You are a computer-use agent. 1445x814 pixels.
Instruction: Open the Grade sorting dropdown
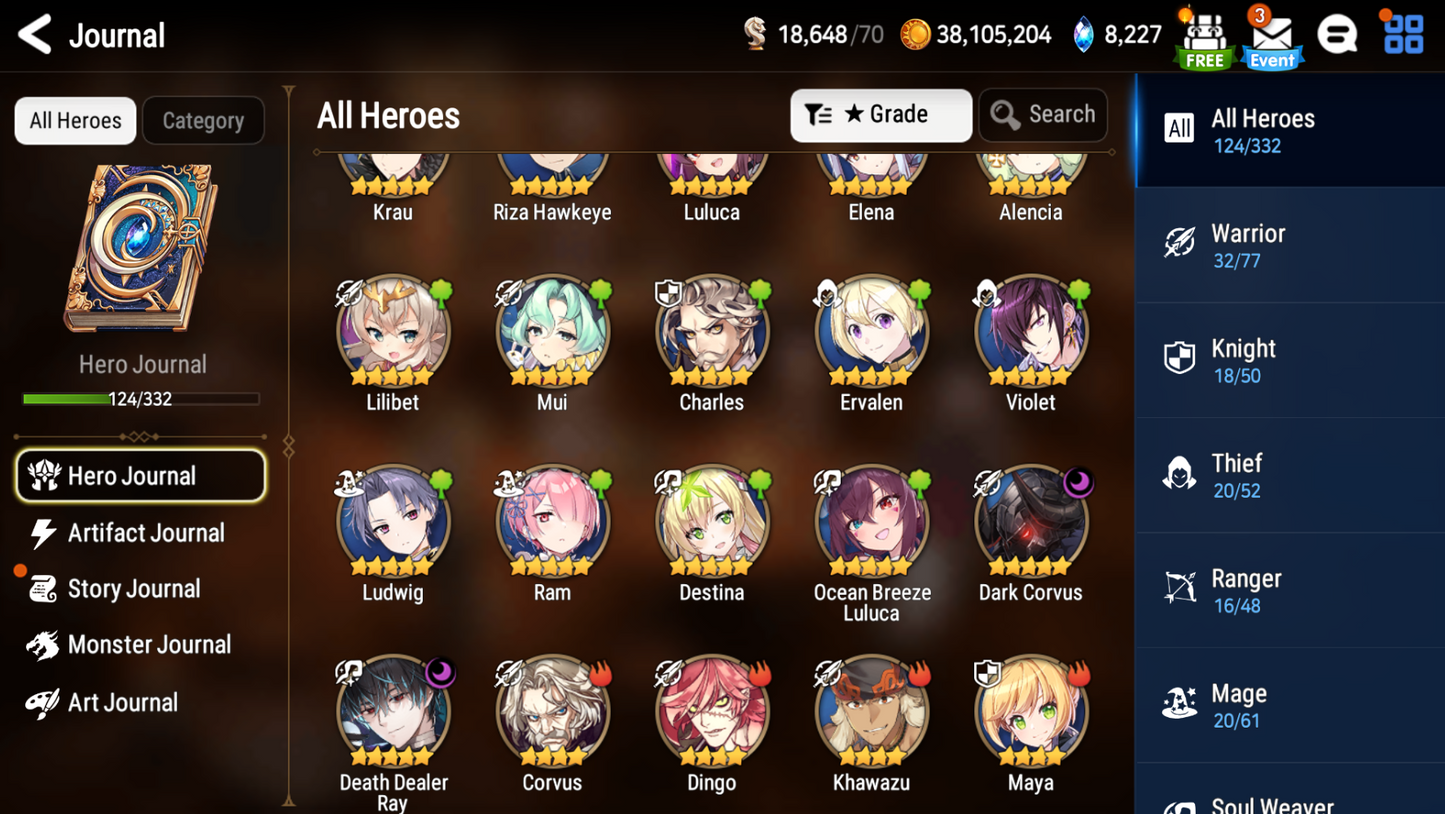tap(880, 114)
